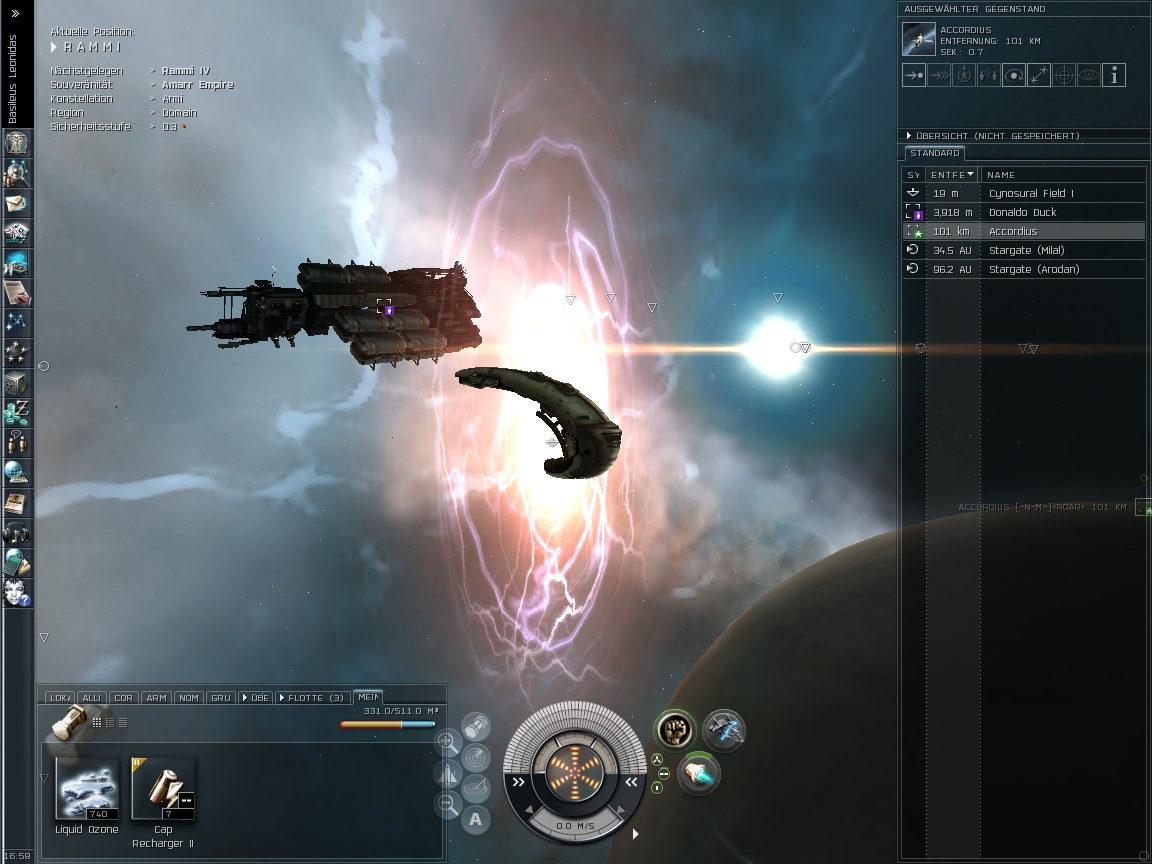Select Donaldo Duck row in overview
Viewport: 1152px width, 864px height.
1022,212
